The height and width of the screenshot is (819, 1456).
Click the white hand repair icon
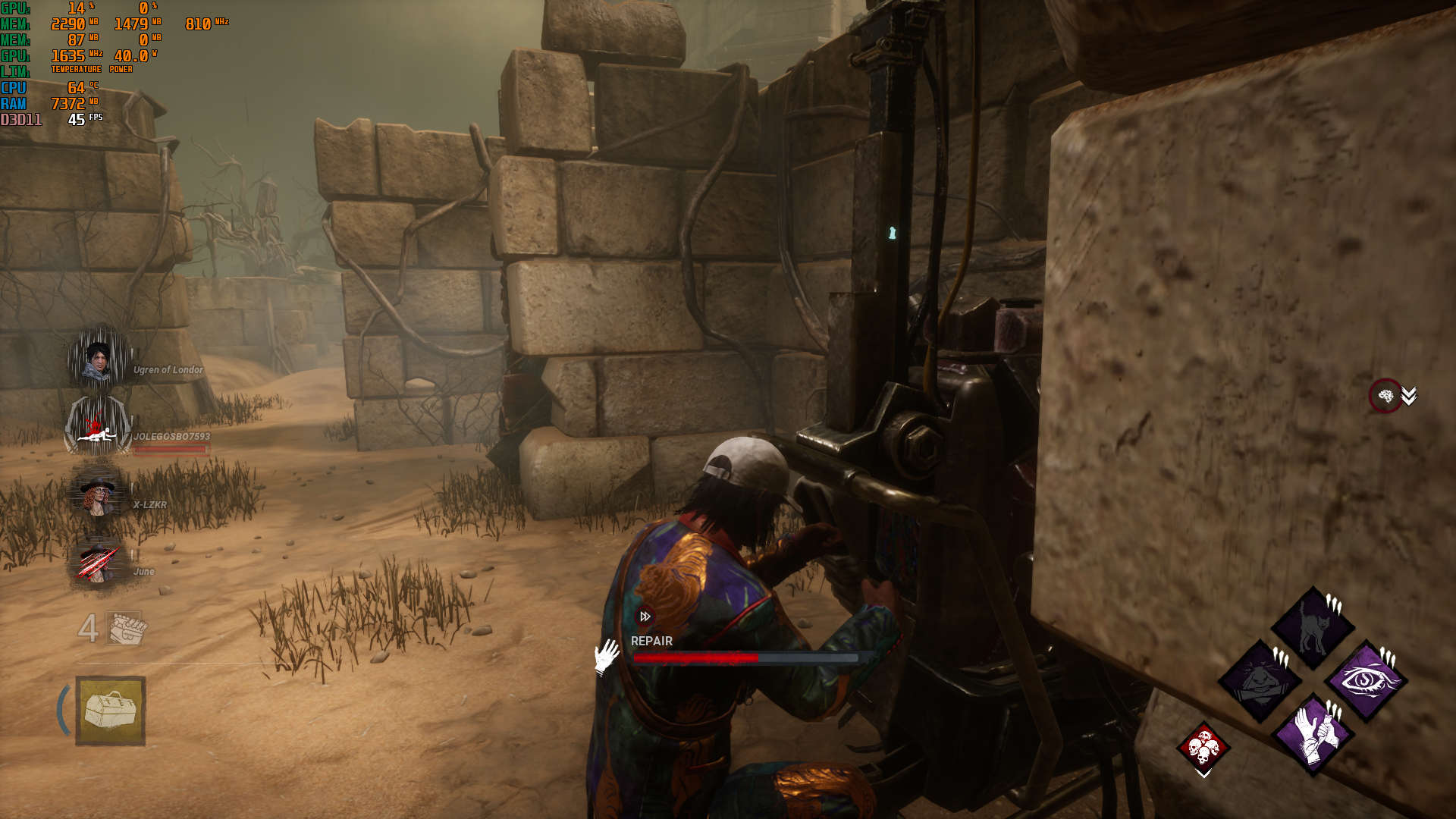[607, 656]
